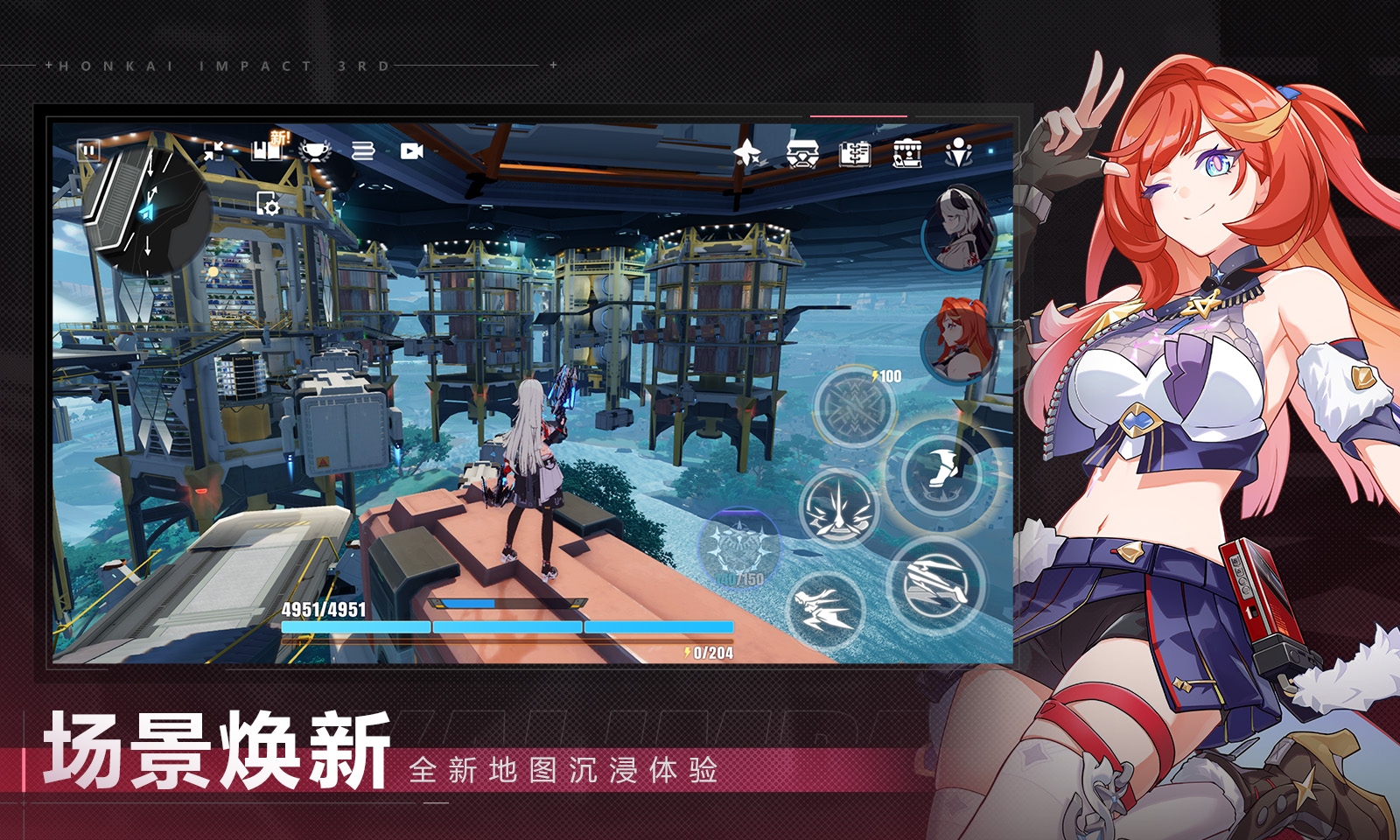
Task: Open the notebook journal icon
Action: [x=855, y=154]
